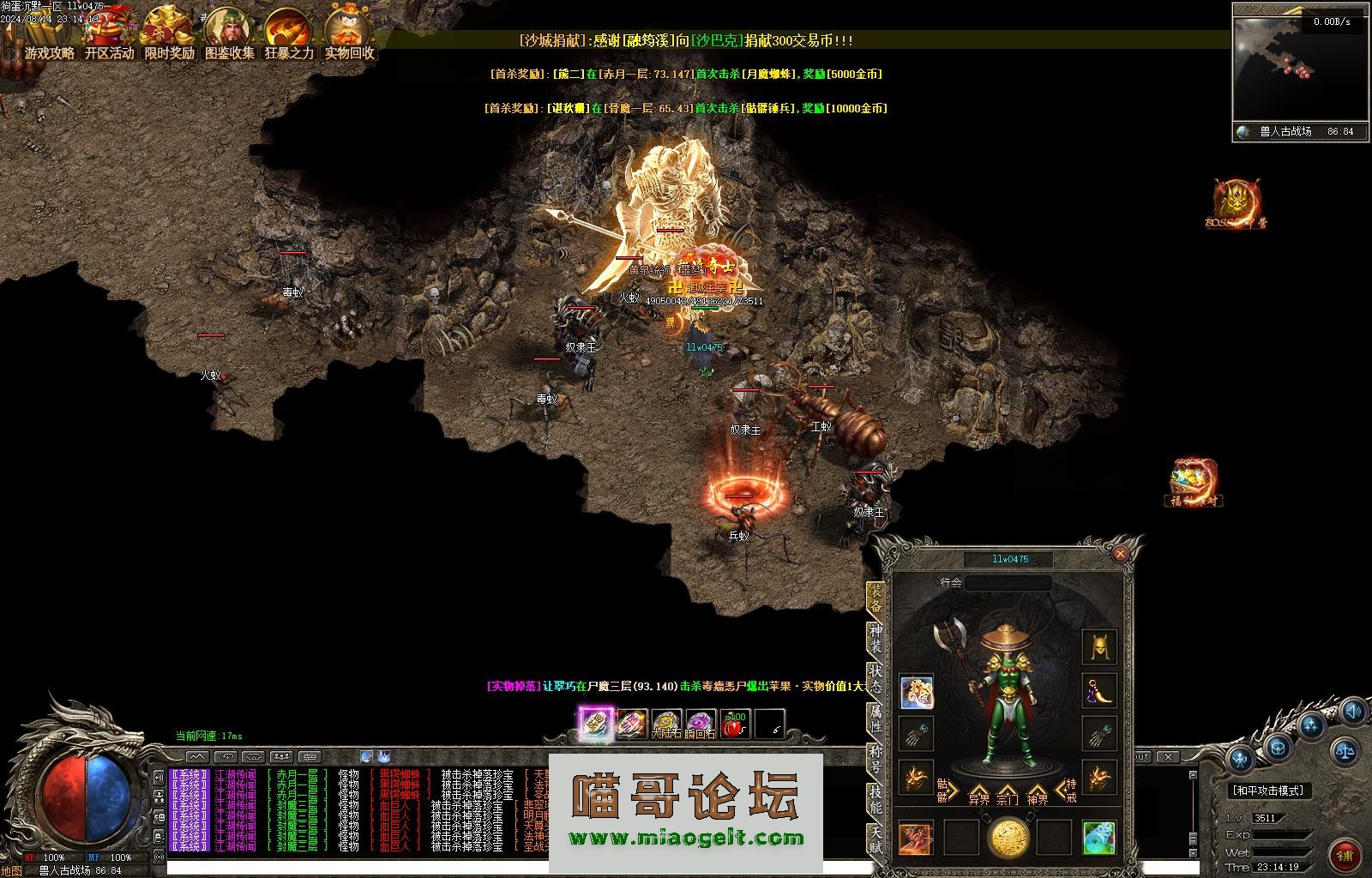Select the golden mask helmet slot
The width and height of the screenshot is (1372, 878).
point(1098,647)
